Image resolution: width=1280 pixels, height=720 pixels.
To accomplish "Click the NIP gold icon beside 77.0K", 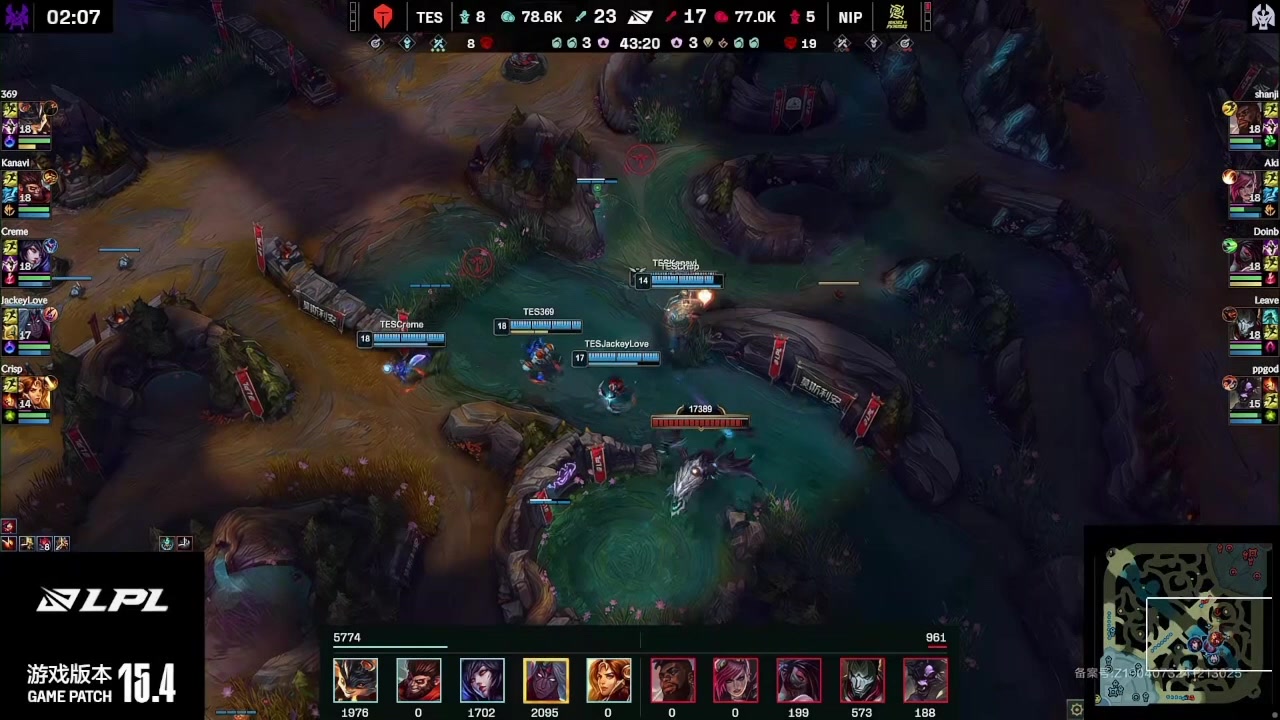I will 721,16.
